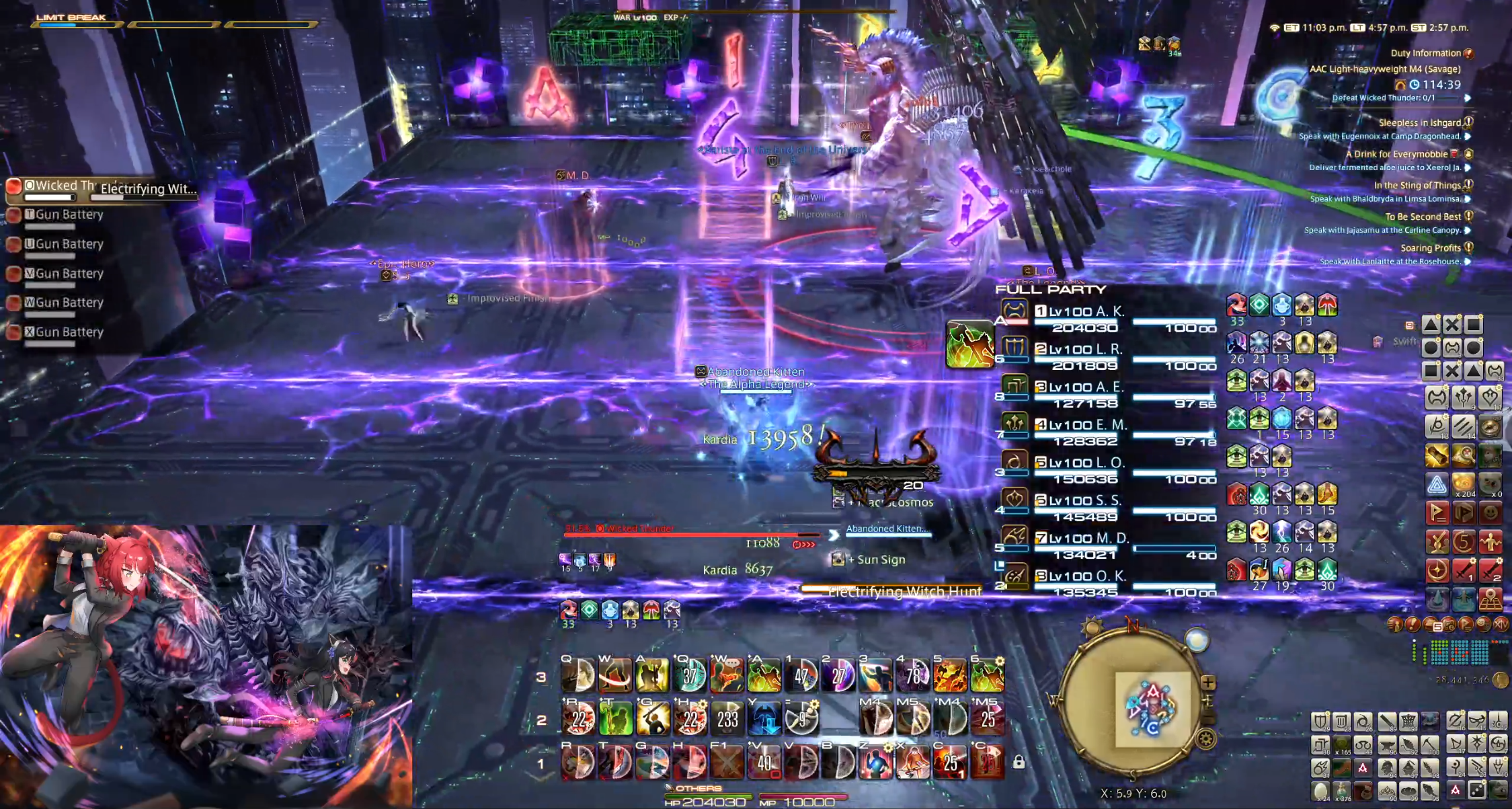Select Gun Battery X in enemy list
This screenshot has height=809, width=1512.
click(x=69, y=332)
